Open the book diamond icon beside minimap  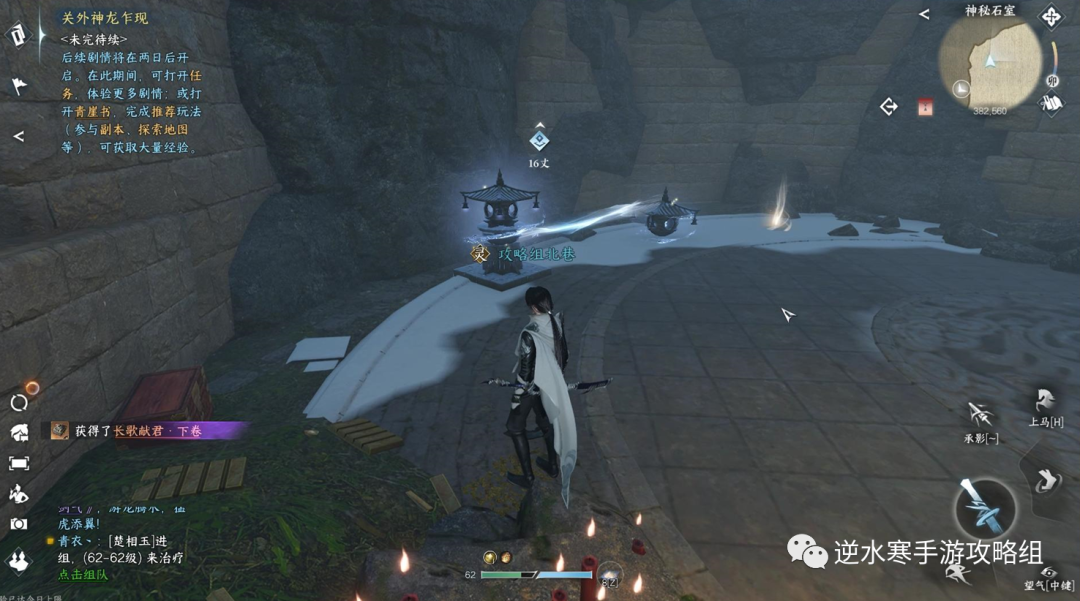(x=1050, y=102)
